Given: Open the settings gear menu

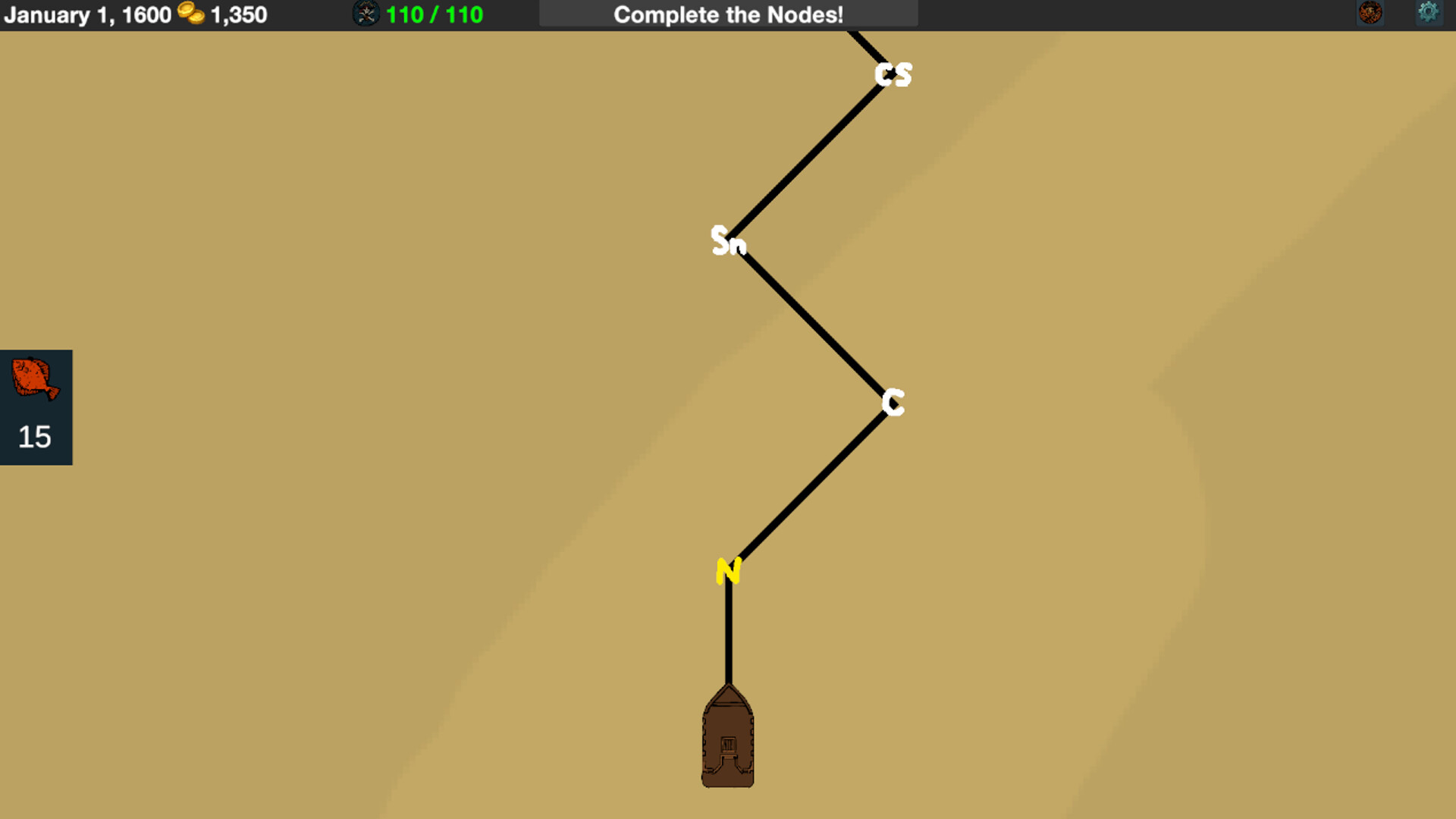Looking at the screenshot, I should click(1429, 13).
